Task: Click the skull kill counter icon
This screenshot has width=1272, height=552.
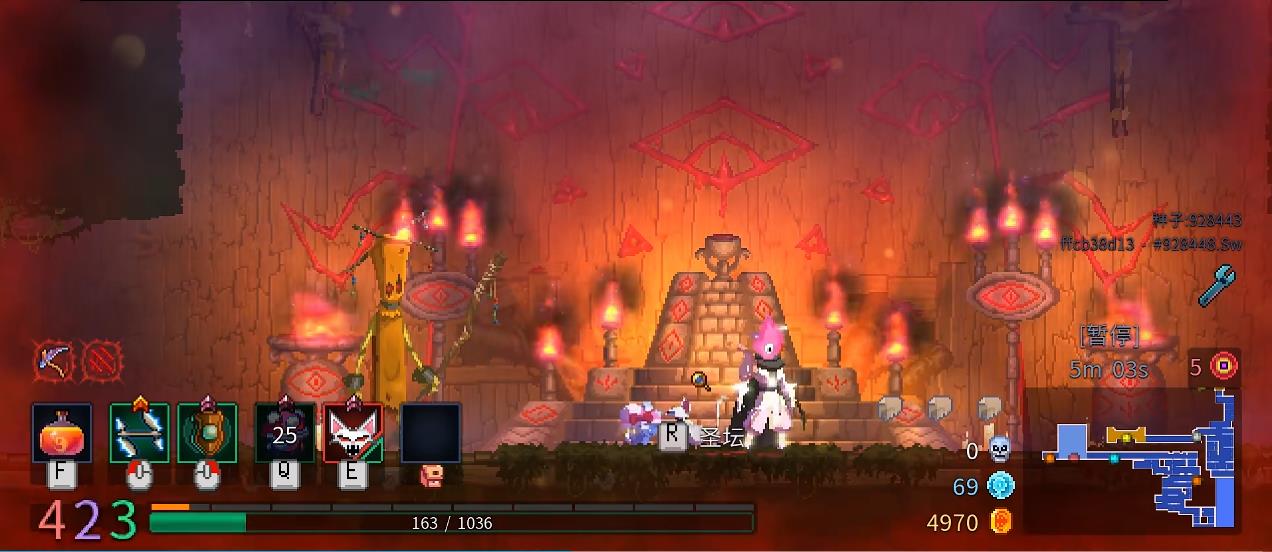Action: (1000, 451)
